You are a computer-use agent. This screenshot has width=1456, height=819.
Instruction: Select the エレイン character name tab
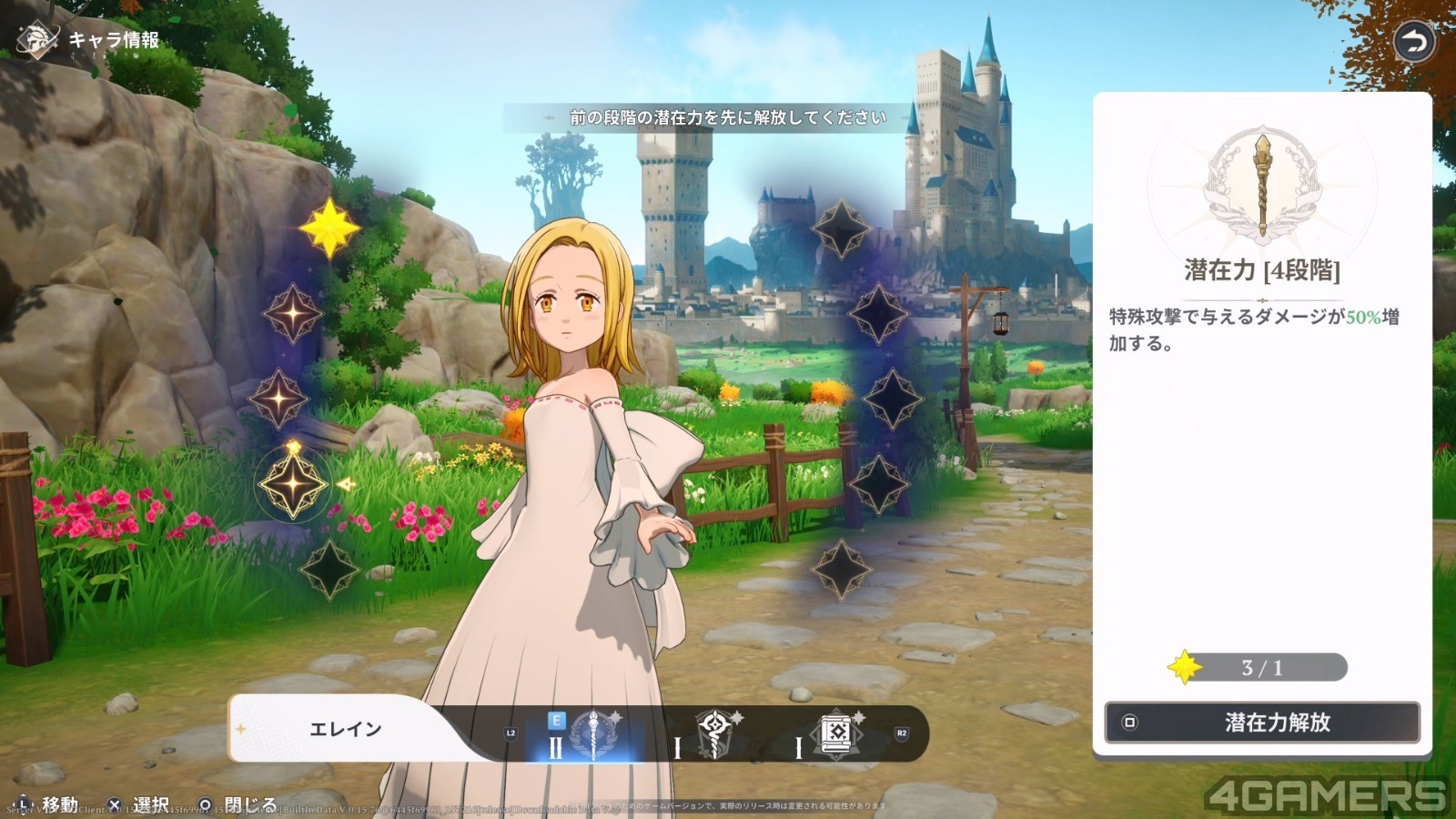point(346,729)
